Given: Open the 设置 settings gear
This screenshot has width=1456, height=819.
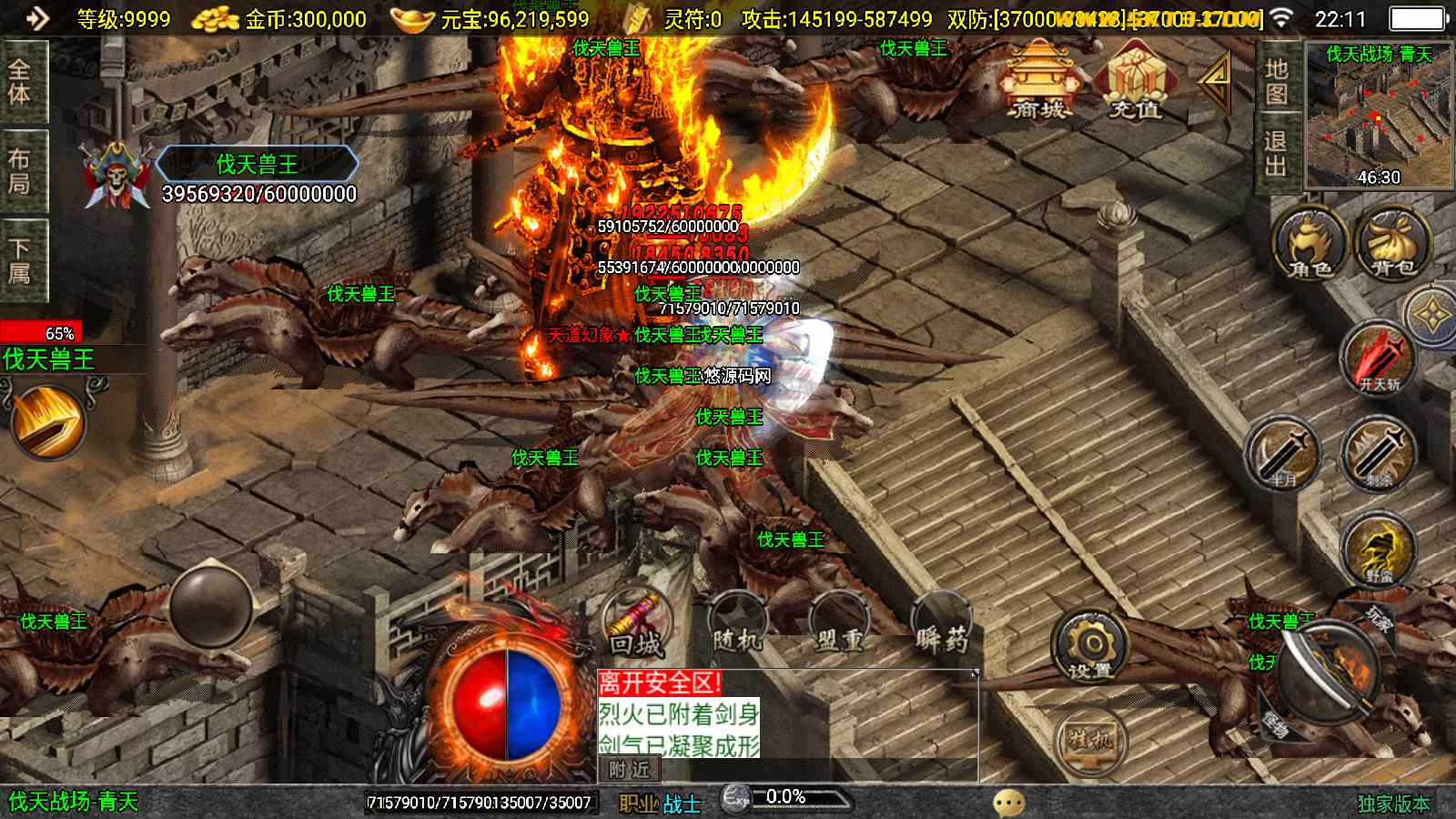Looking at the screenshot, I should [1090, 646].
